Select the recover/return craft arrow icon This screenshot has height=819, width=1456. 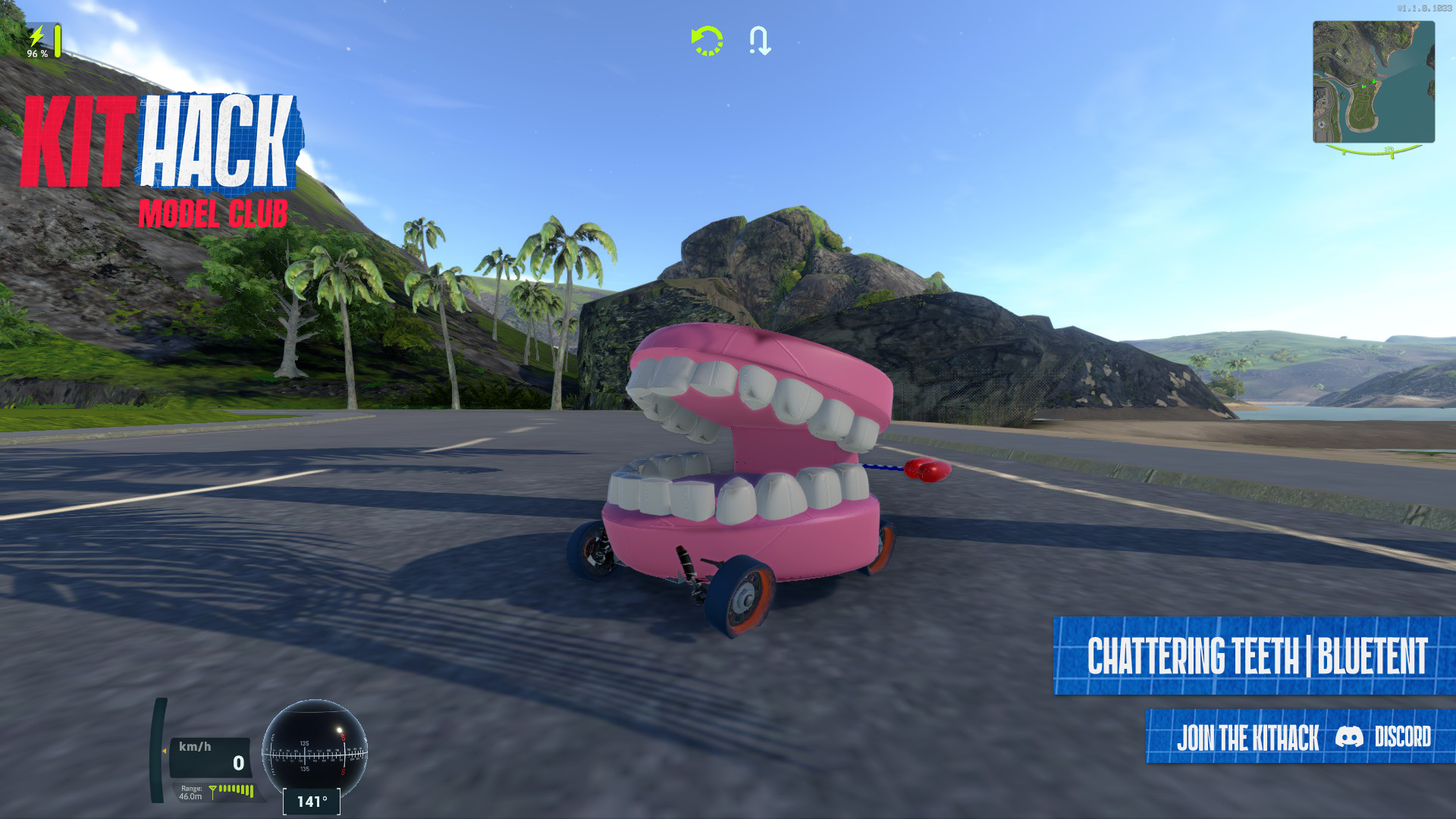pyautogui.click(x=761, y=42)
